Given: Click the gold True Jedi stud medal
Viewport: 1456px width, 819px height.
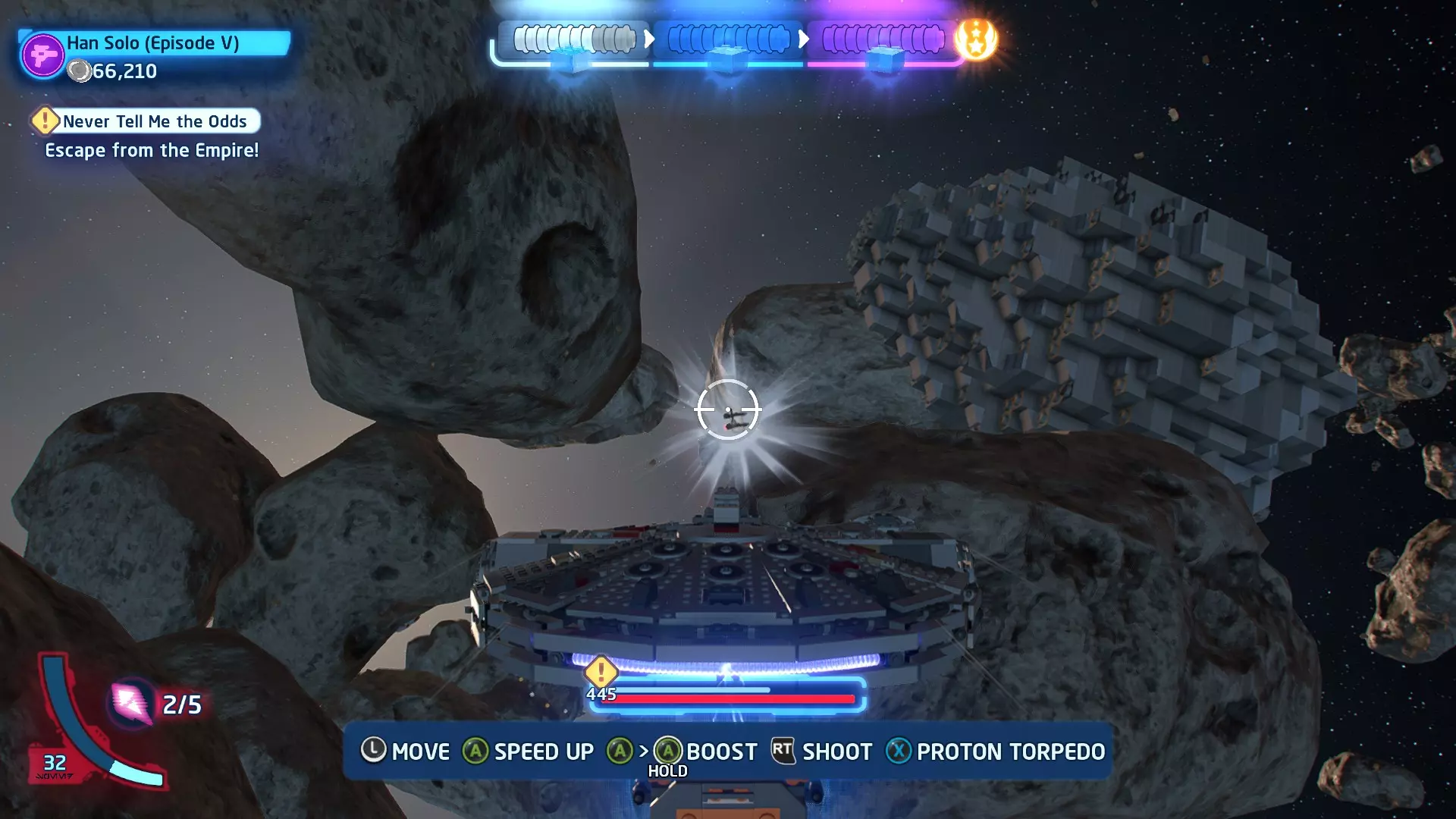Looking at the screenshot, I should coord(976,39).
